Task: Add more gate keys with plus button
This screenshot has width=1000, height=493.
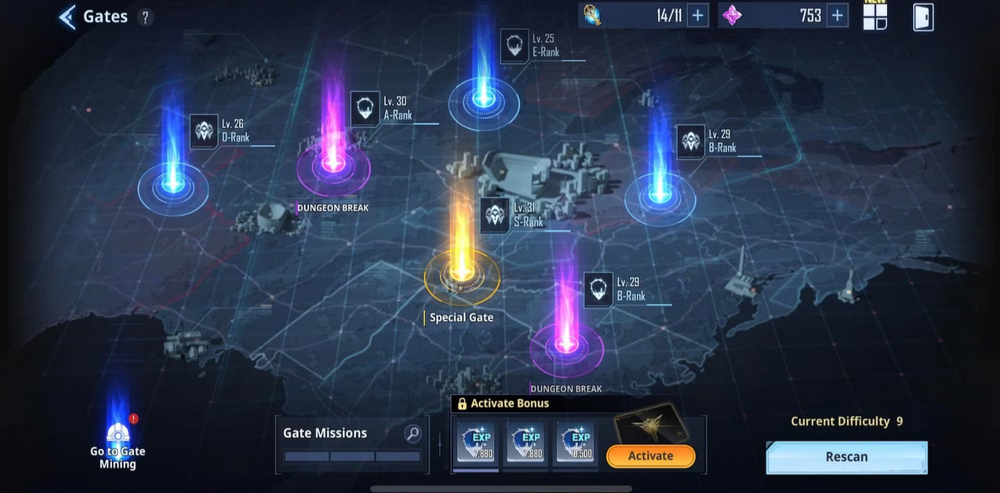Action: (698, 15)
